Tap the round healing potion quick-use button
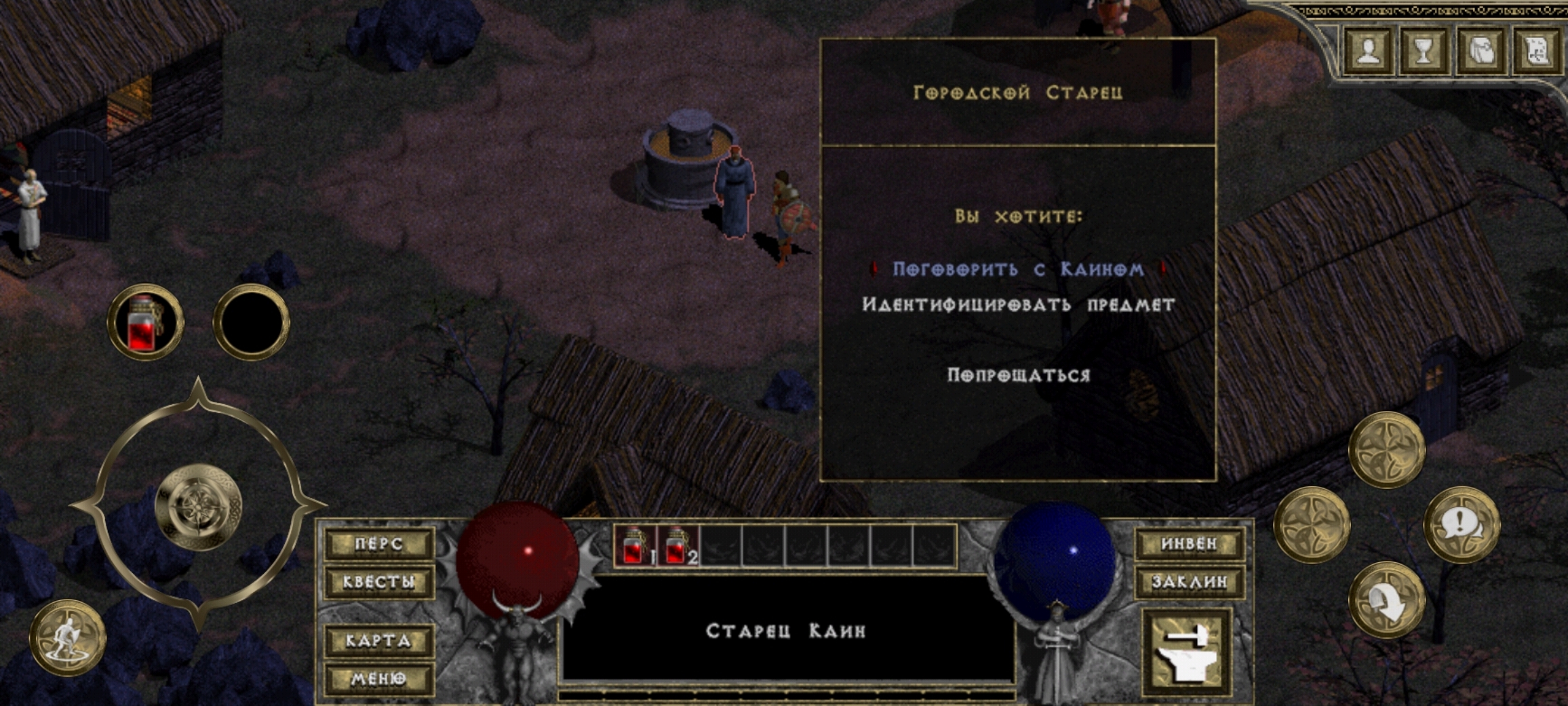 (x=145, y=322)
